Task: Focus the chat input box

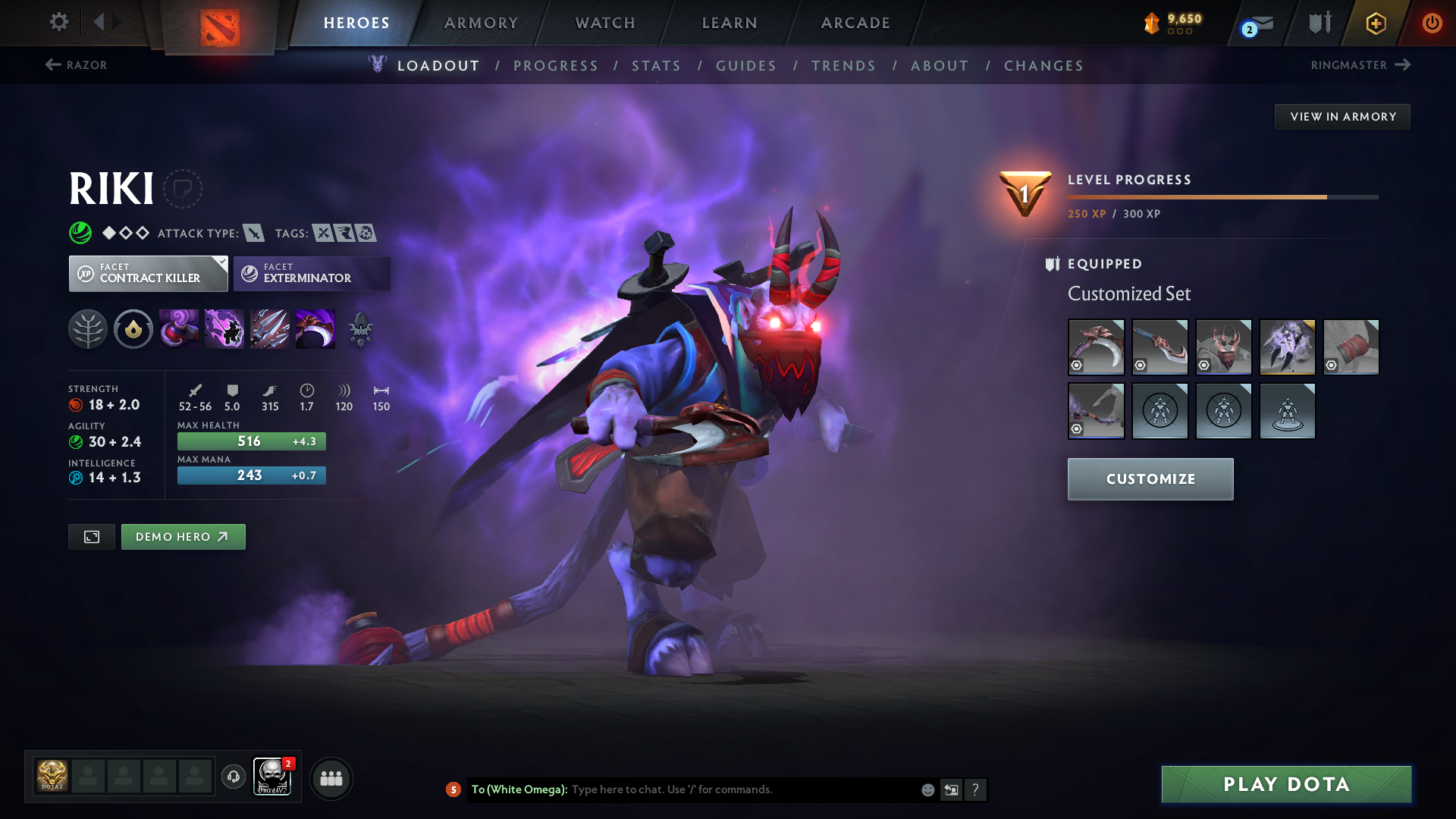Action: click(x=743, y=789)
